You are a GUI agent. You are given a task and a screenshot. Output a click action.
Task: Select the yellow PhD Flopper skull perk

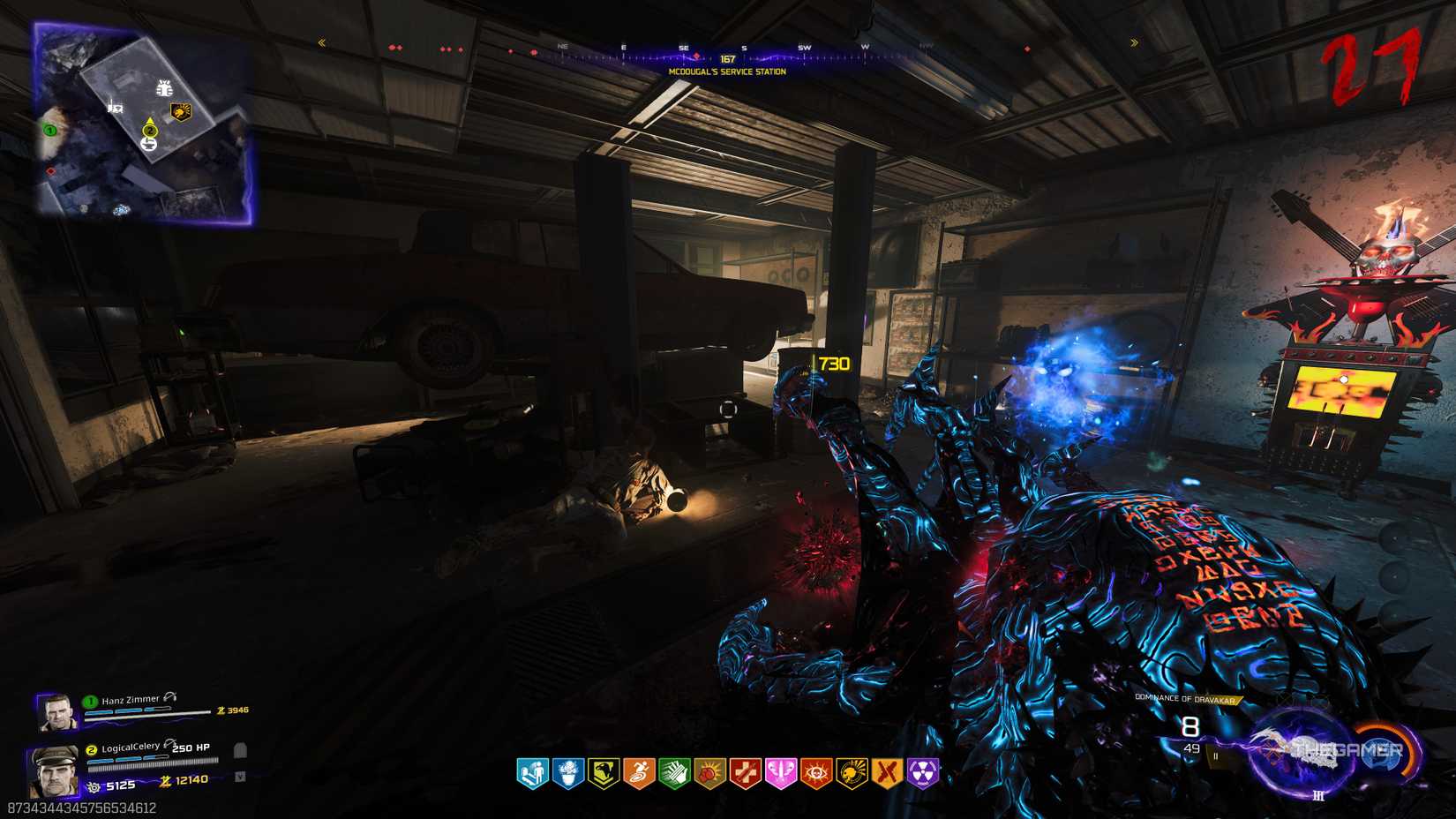(852, 774)
